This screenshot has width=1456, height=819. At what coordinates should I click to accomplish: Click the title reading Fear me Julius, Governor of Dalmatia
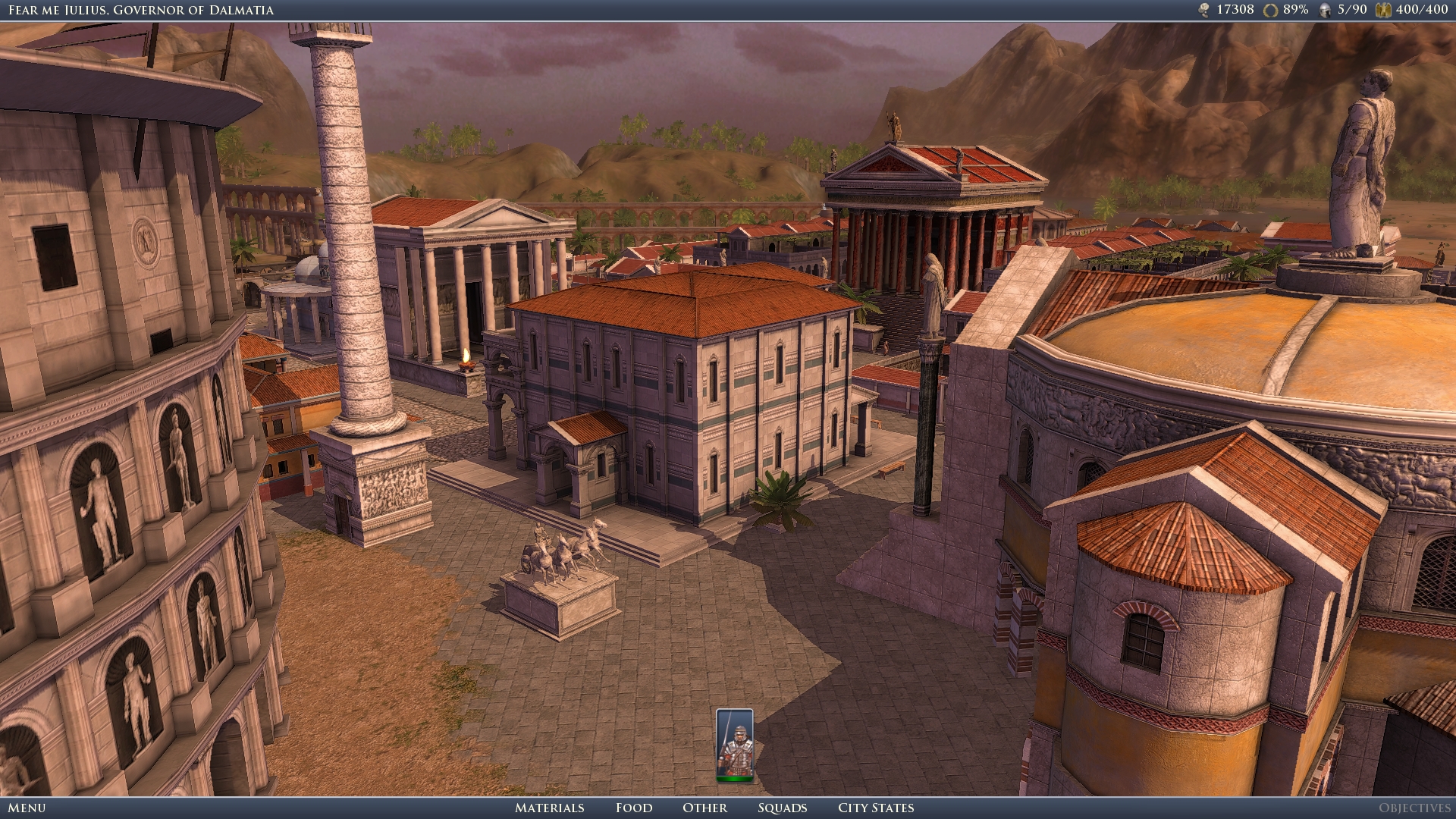click(141, 9)
